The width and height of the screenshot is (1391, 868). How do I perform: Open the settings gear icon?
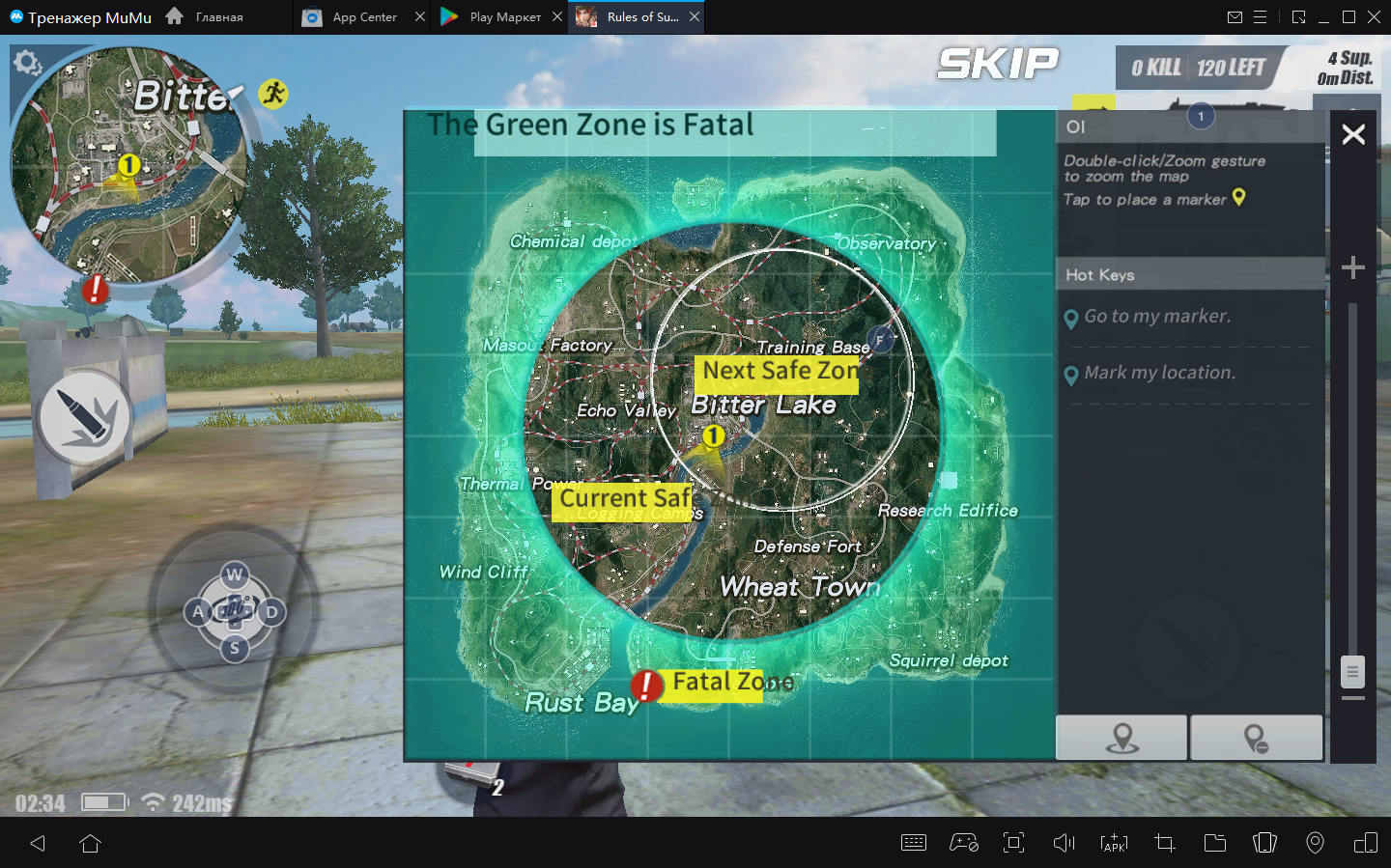26,64
